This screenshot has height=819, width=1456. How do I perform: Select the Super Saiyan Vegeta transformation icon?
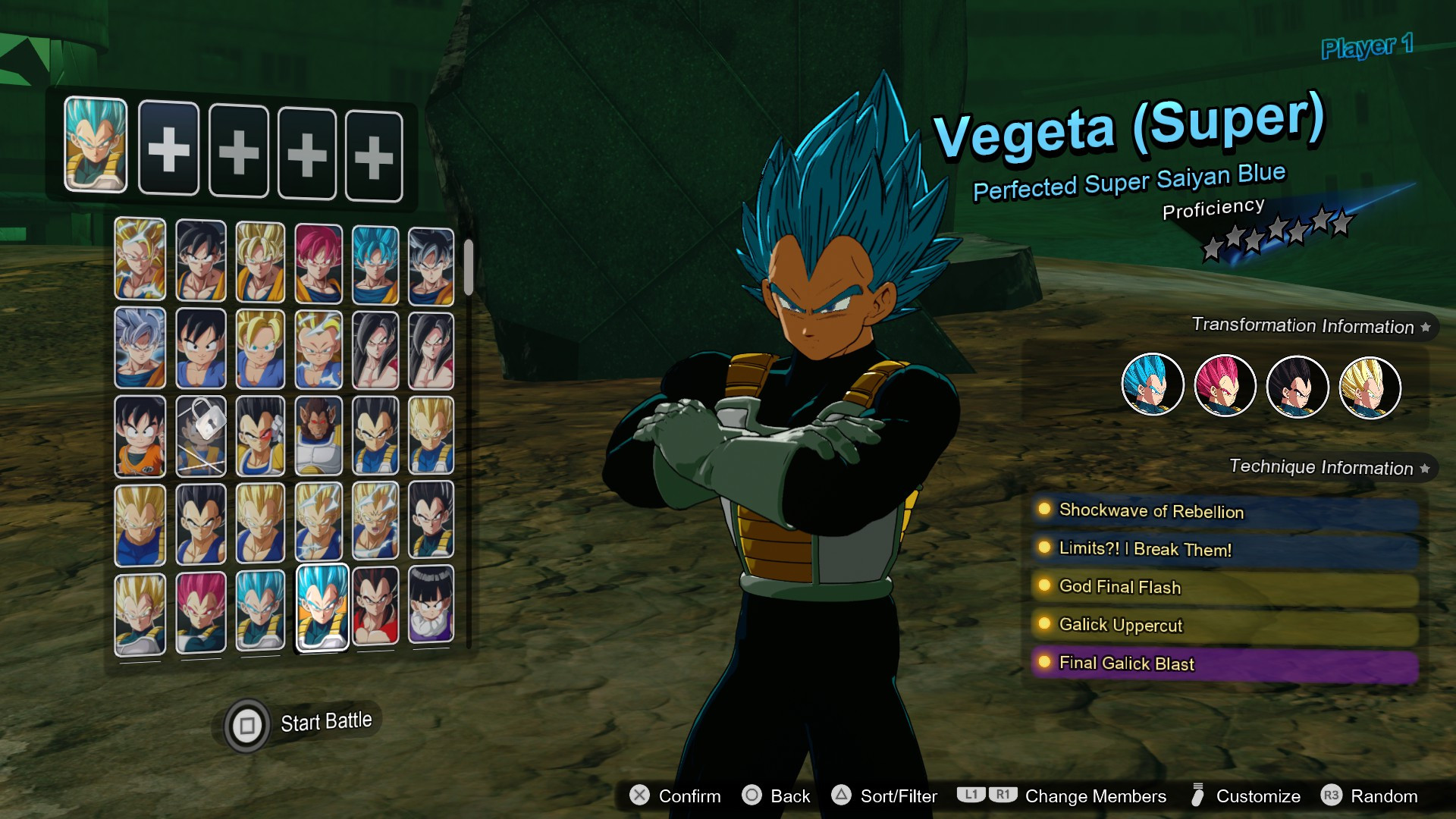pos(1370,385)
